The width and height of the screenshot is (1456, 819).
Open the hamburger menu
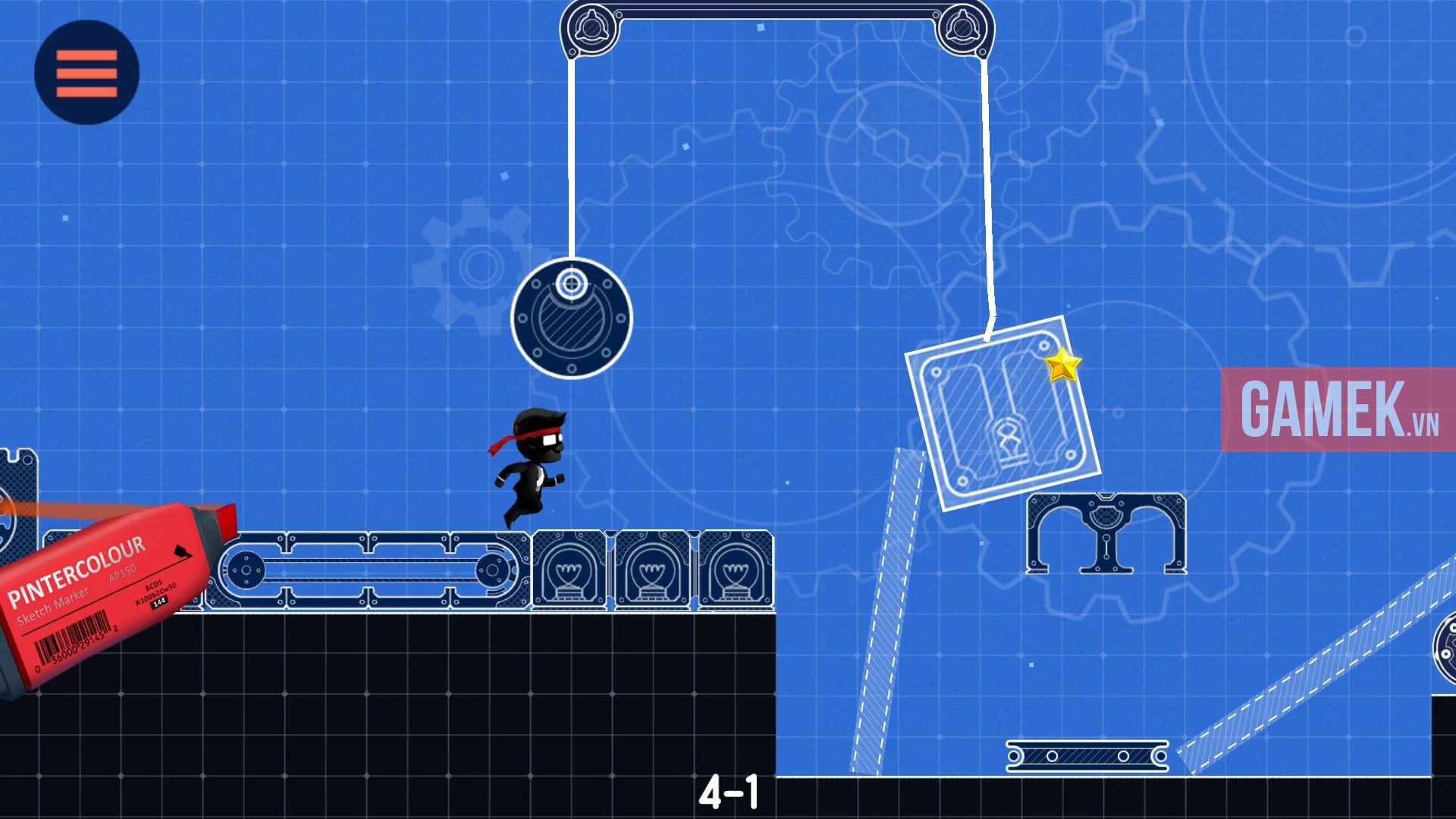(x=86, y=70)
